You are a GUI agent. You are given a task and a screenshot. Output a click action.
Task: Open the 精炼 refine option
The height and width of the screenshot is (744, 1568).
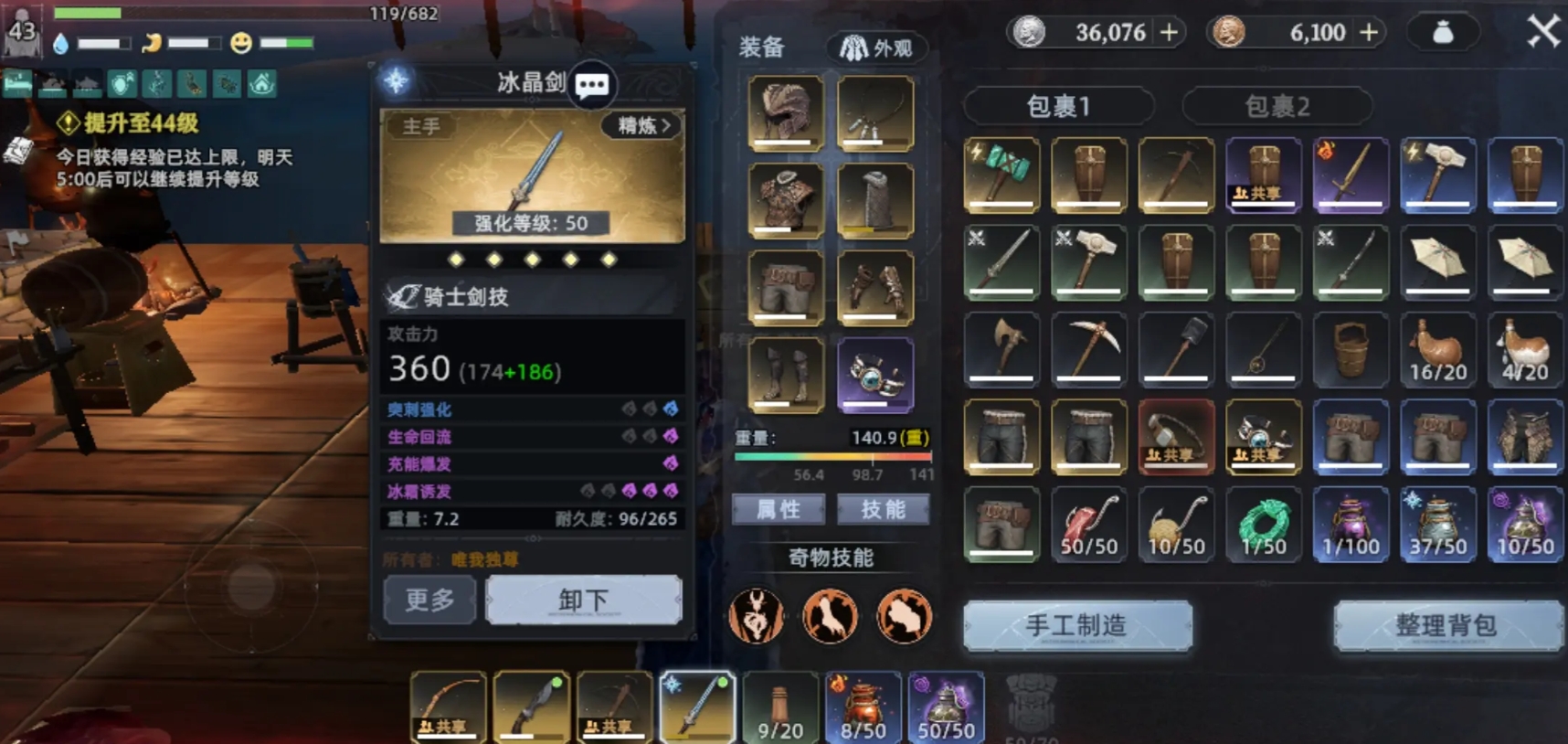[643, 126]
